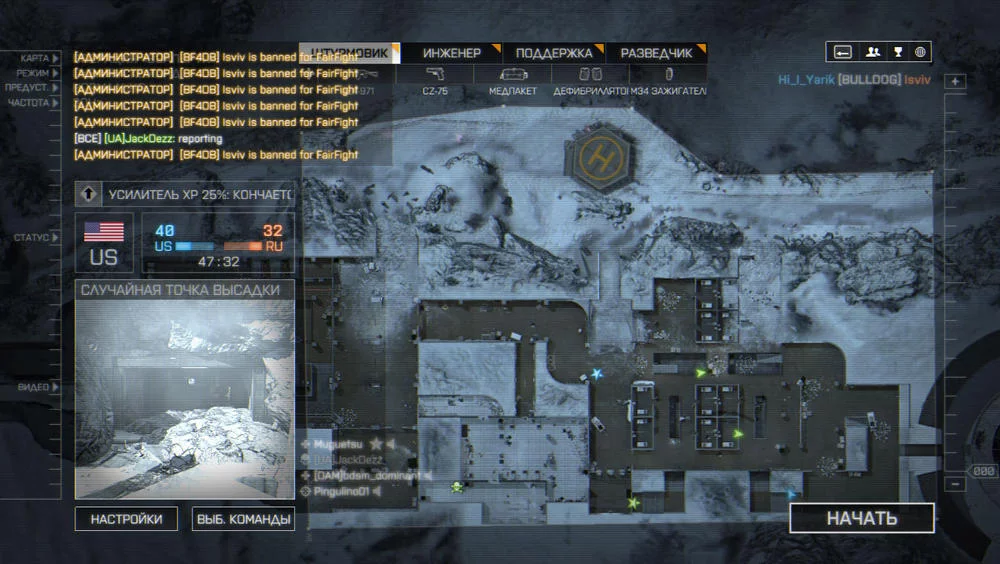Choose the helipad H spawn marker
Image resolution: width=1000 pixels, height=564 pixels.
600,157
